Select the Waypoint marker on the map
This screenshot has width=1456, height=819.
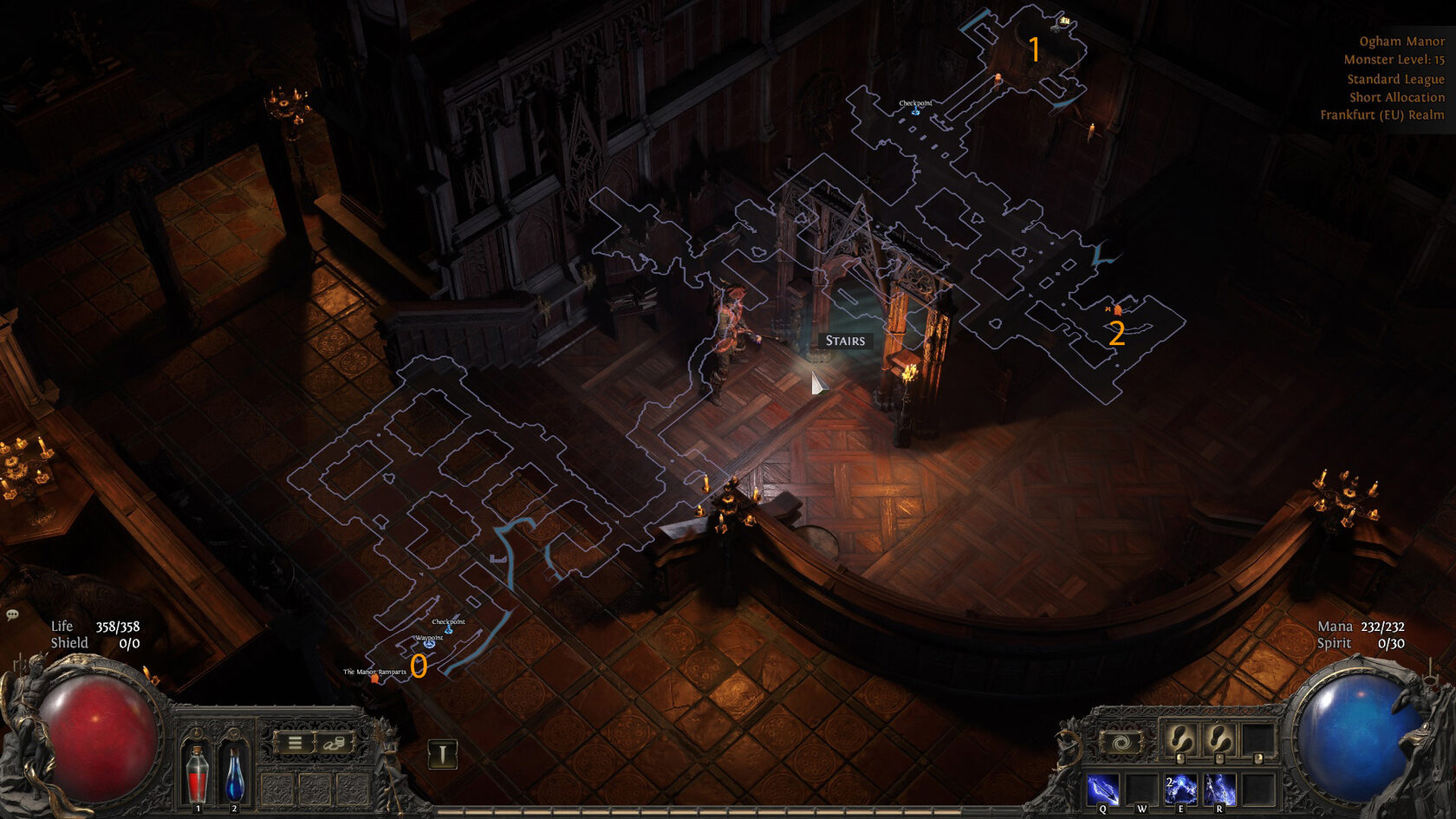(x=429, y=644)
